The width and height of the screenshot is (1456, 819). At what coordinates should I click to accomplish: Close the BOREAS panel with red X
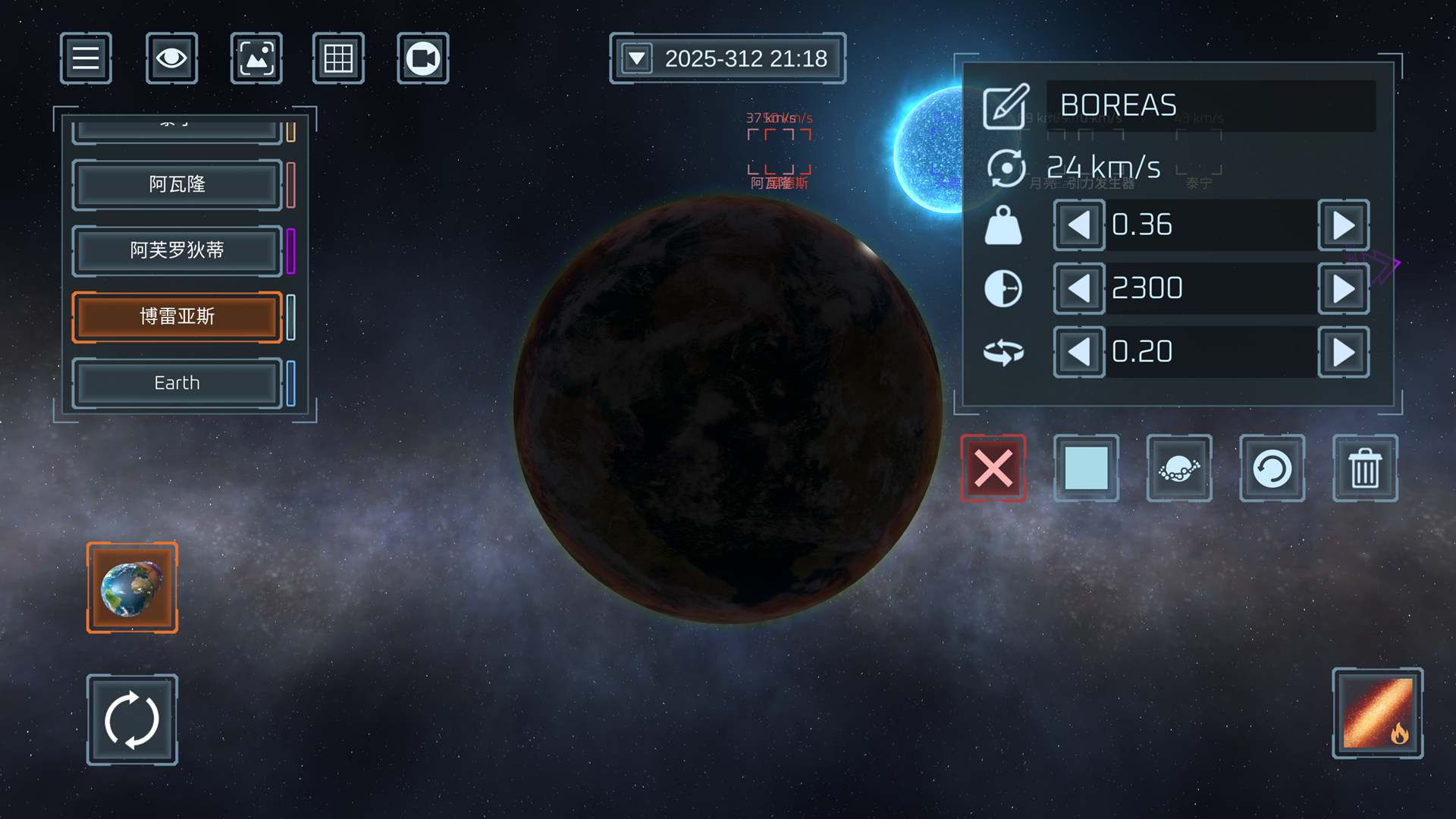click(x=993, y=468)
